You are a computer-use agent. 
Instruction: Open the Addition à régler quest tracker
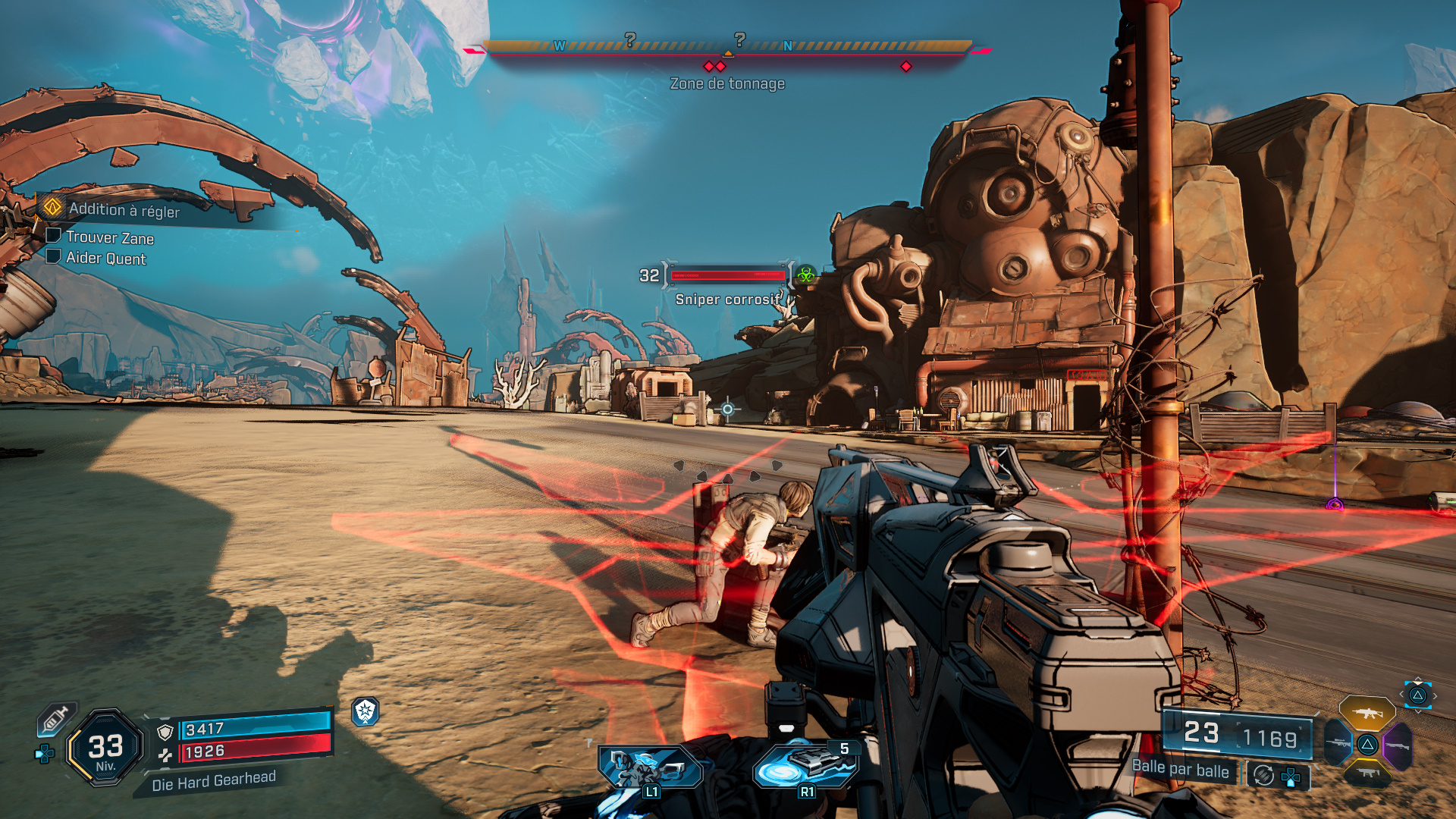(124, 210)
